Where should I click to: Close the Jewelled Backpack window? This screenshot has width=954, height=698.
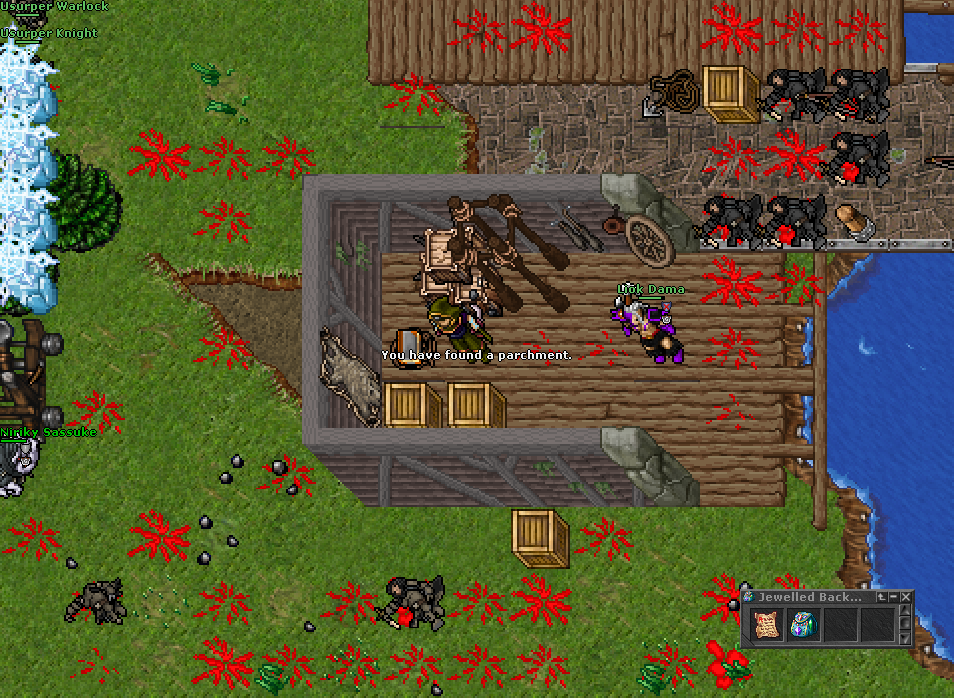[906, 597]
